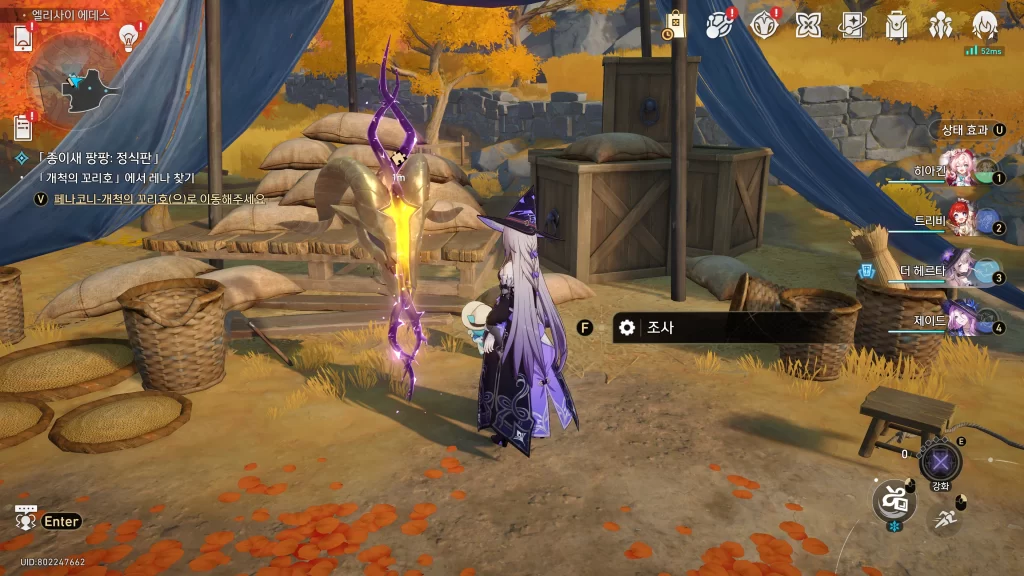Open the connected-nodes icon with red alert
This screenshot has height=576, width=1024.
point(718,26)
